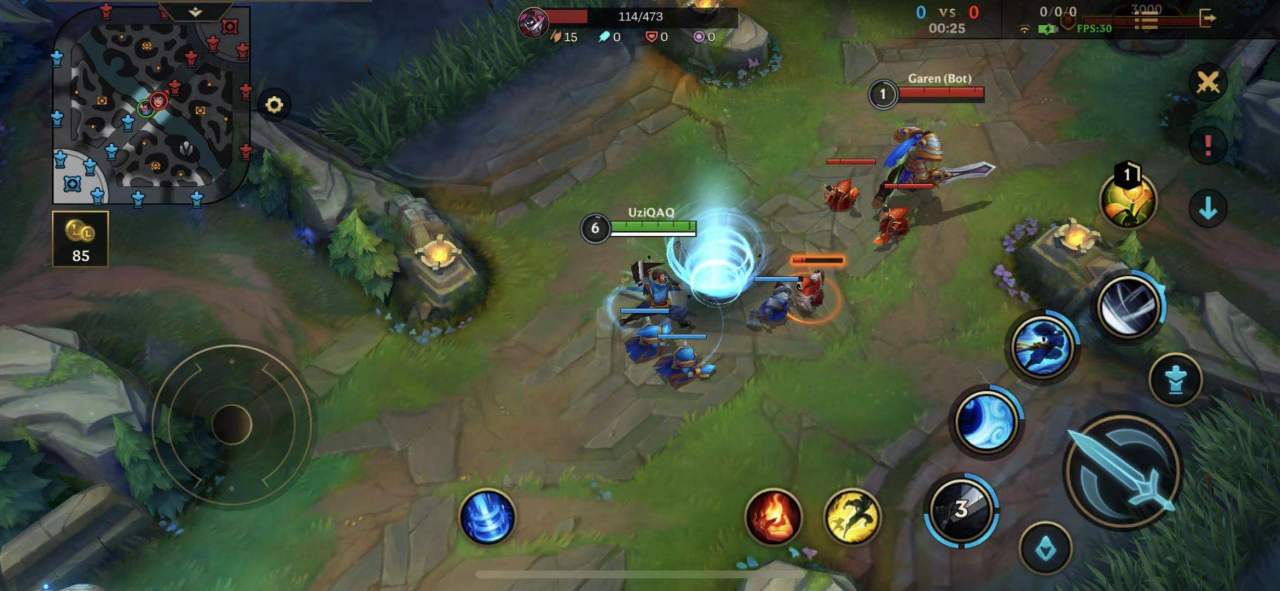1280x591 pixels.
Task: Click the exit arrow icon
Action: pyautogui.click(x=1207, y=18)
